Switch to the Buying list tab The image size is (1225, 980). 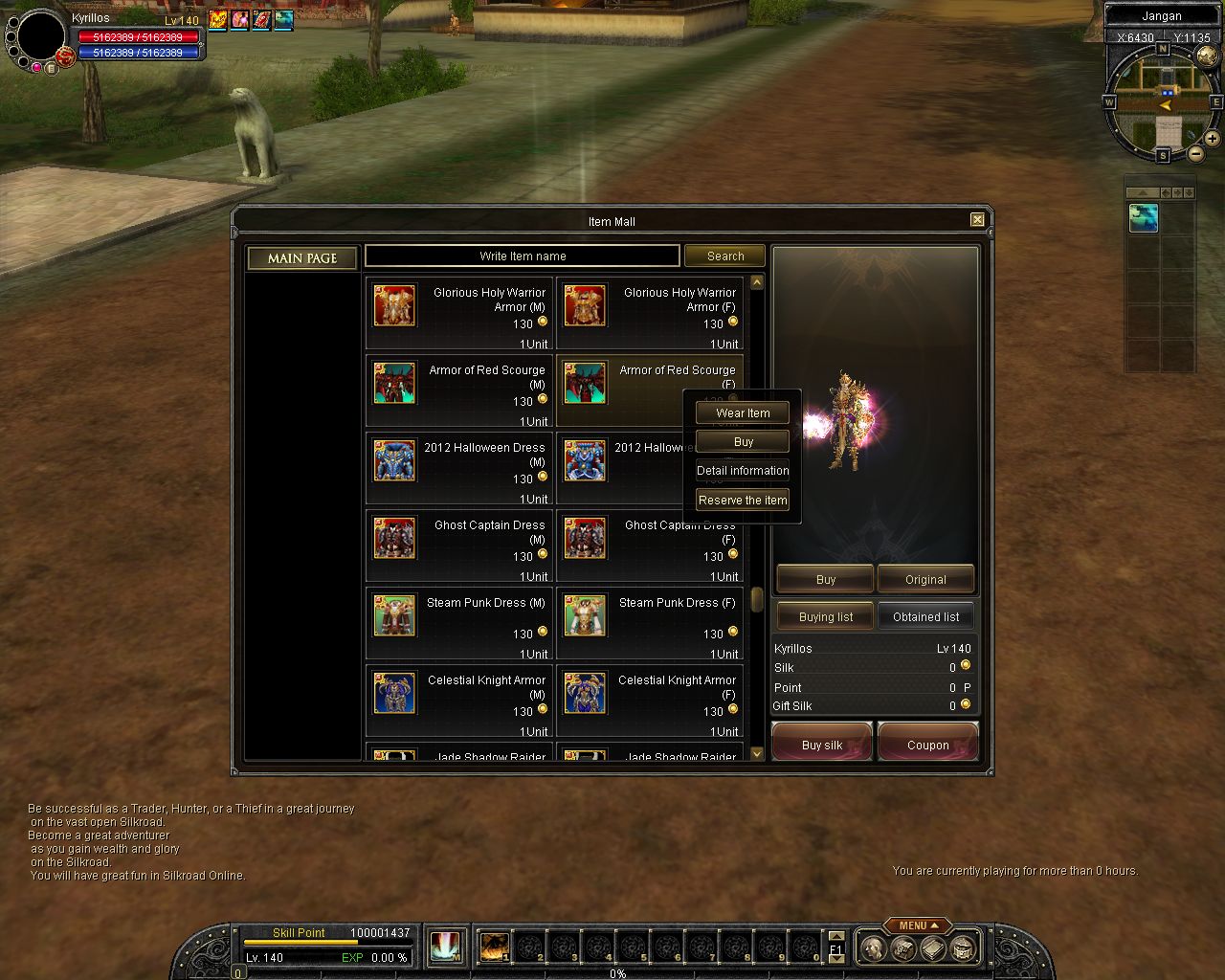point(825,617)
